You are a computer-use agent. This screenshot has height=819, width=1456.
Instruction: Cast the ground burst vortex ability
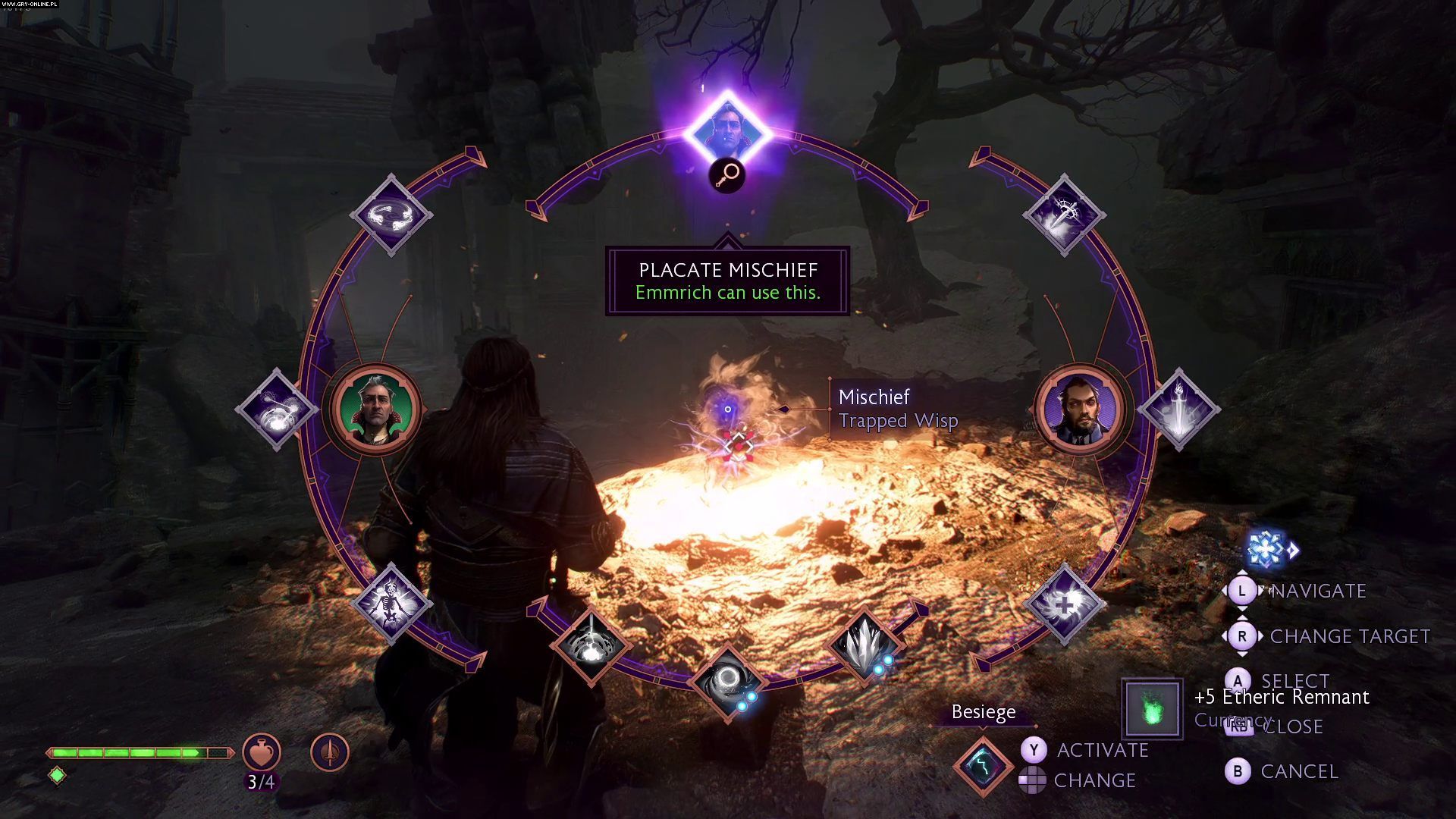tap(591, 645)
